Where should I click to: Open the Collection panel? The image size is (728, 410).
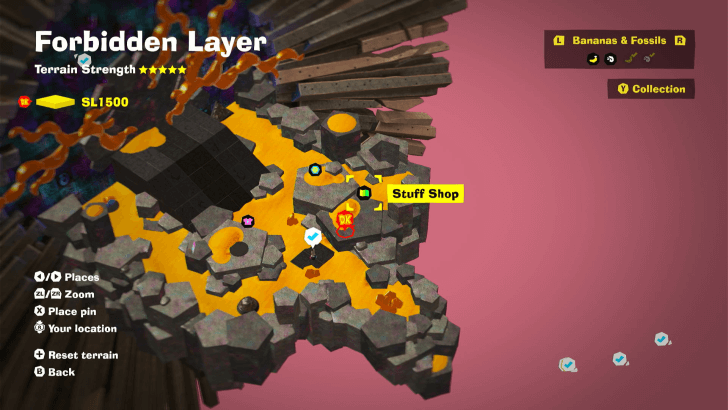(651, 89)
